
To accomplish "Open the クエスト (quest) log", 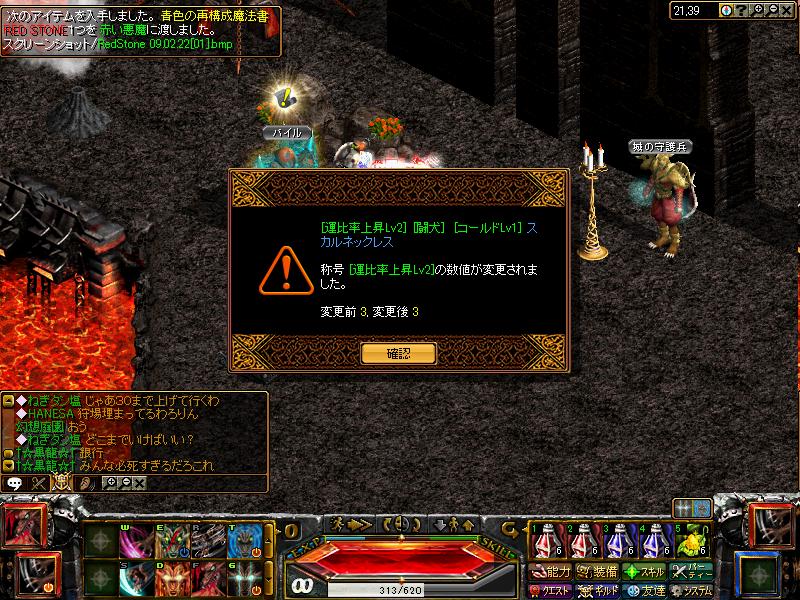I will tap(550, 590).
